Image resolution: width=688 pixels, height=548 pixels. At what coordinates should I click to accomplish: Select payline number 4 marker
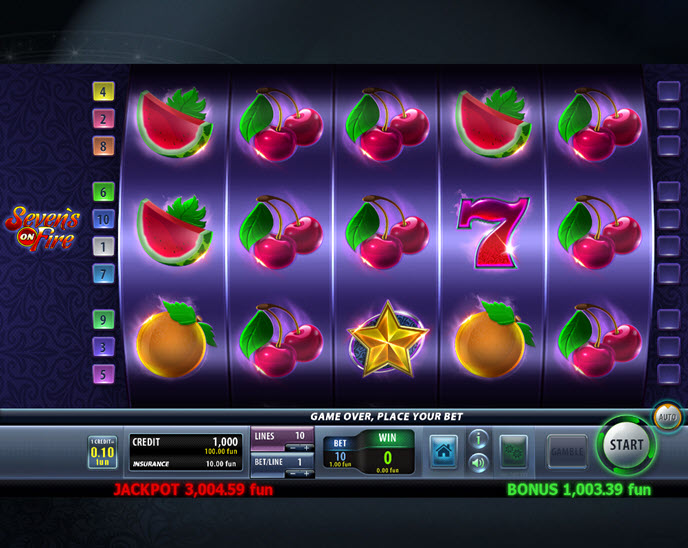[x=104, y=92]
